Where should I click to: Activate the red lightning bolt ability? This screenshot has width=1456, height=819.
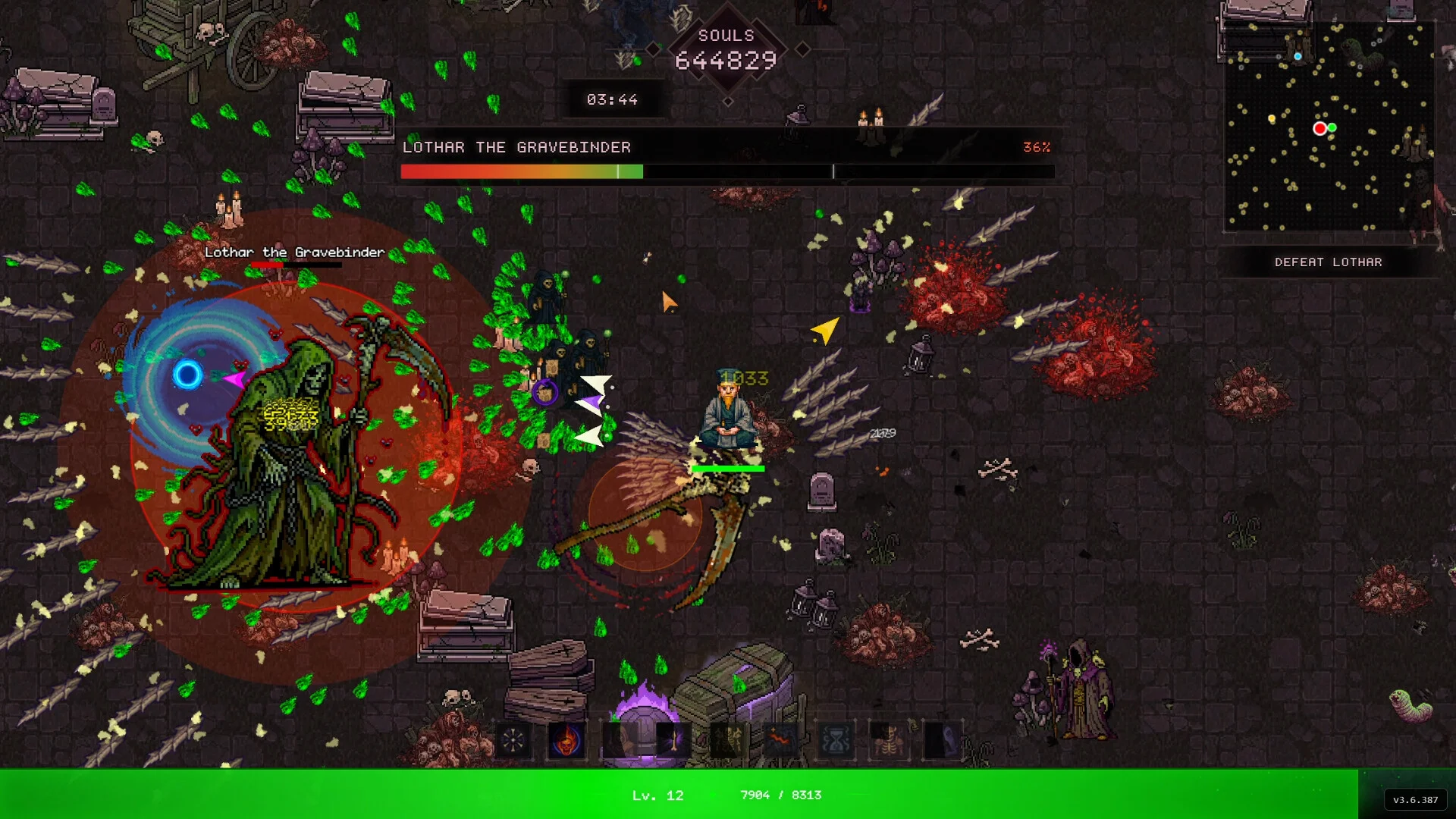pyautogui.click(x=781, y=740)
